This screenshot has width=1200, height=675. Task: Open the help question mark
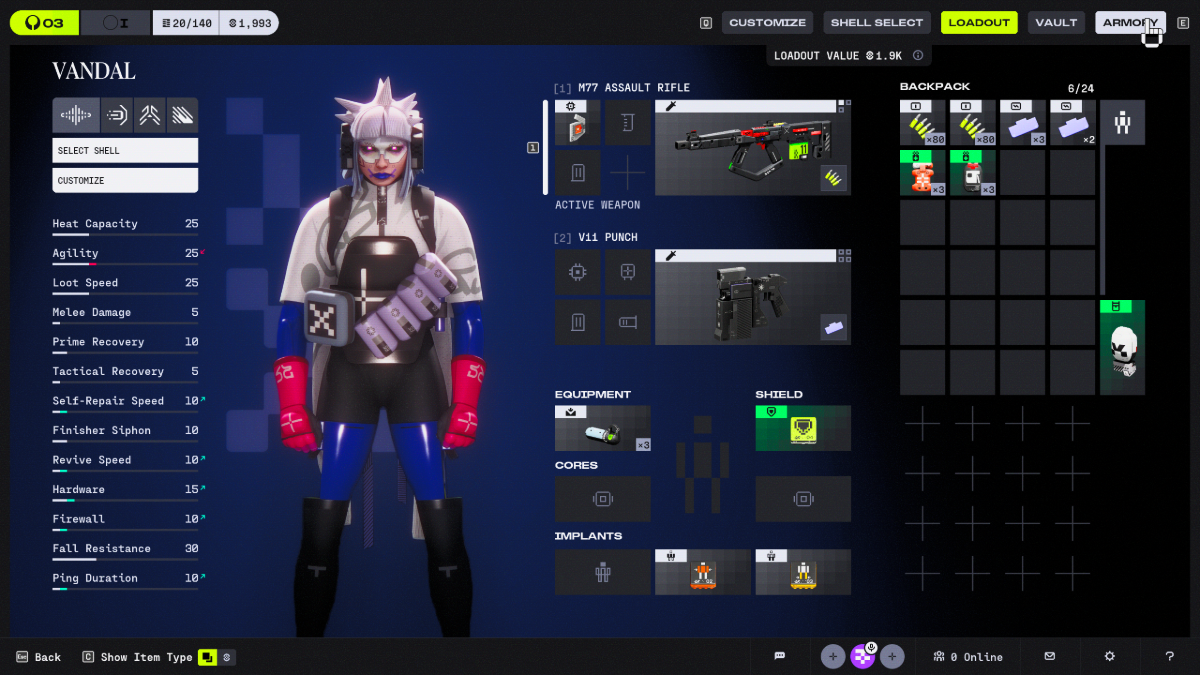(1169, 657)
